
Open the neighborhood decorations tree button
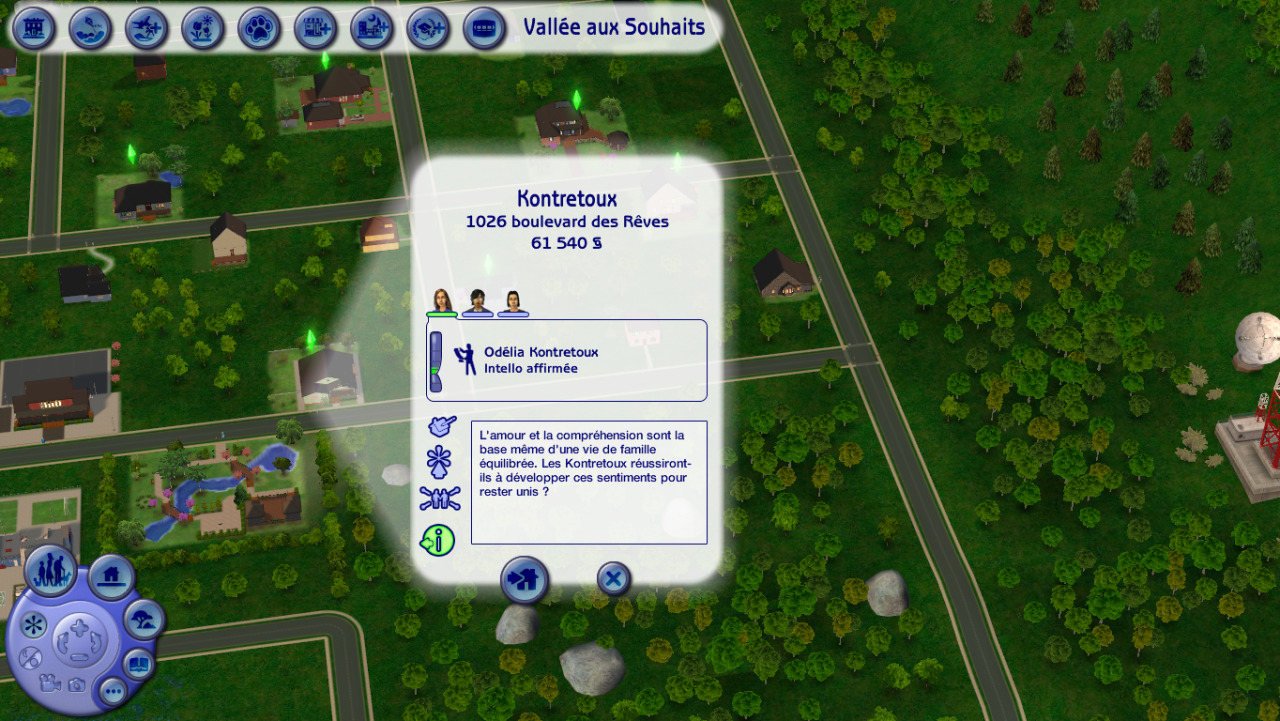(144, 620)
